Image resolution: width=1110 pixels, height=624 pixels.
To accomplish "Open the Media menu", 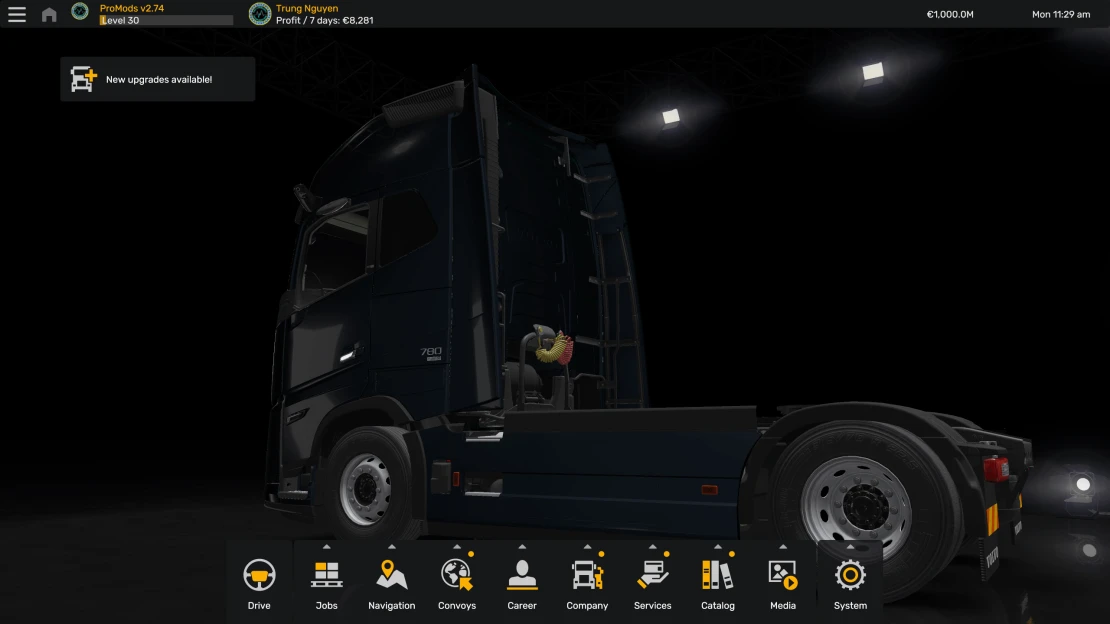I will [783, 582].
